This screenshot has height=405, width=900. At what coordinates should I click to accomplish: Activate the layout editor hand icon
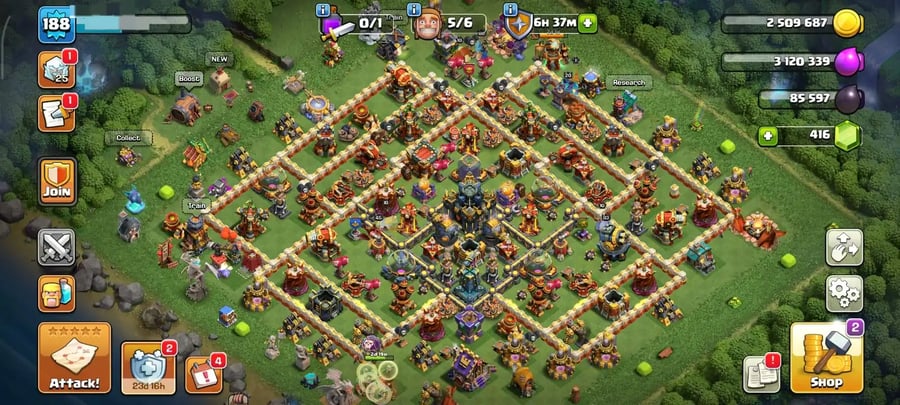(x=844, y=248)
